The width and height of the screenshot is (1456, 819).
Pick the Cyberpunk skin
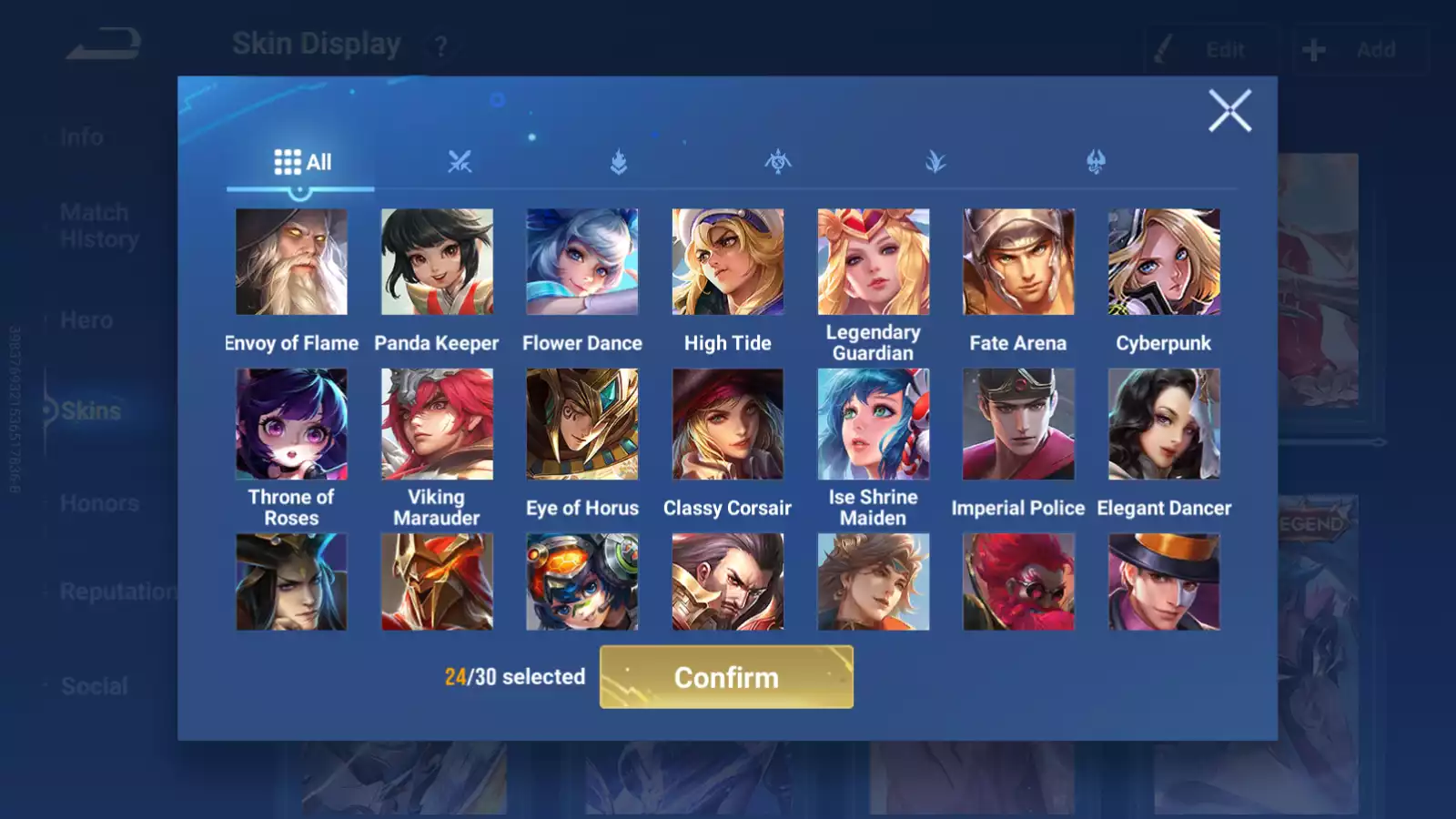coord(1164,262)
